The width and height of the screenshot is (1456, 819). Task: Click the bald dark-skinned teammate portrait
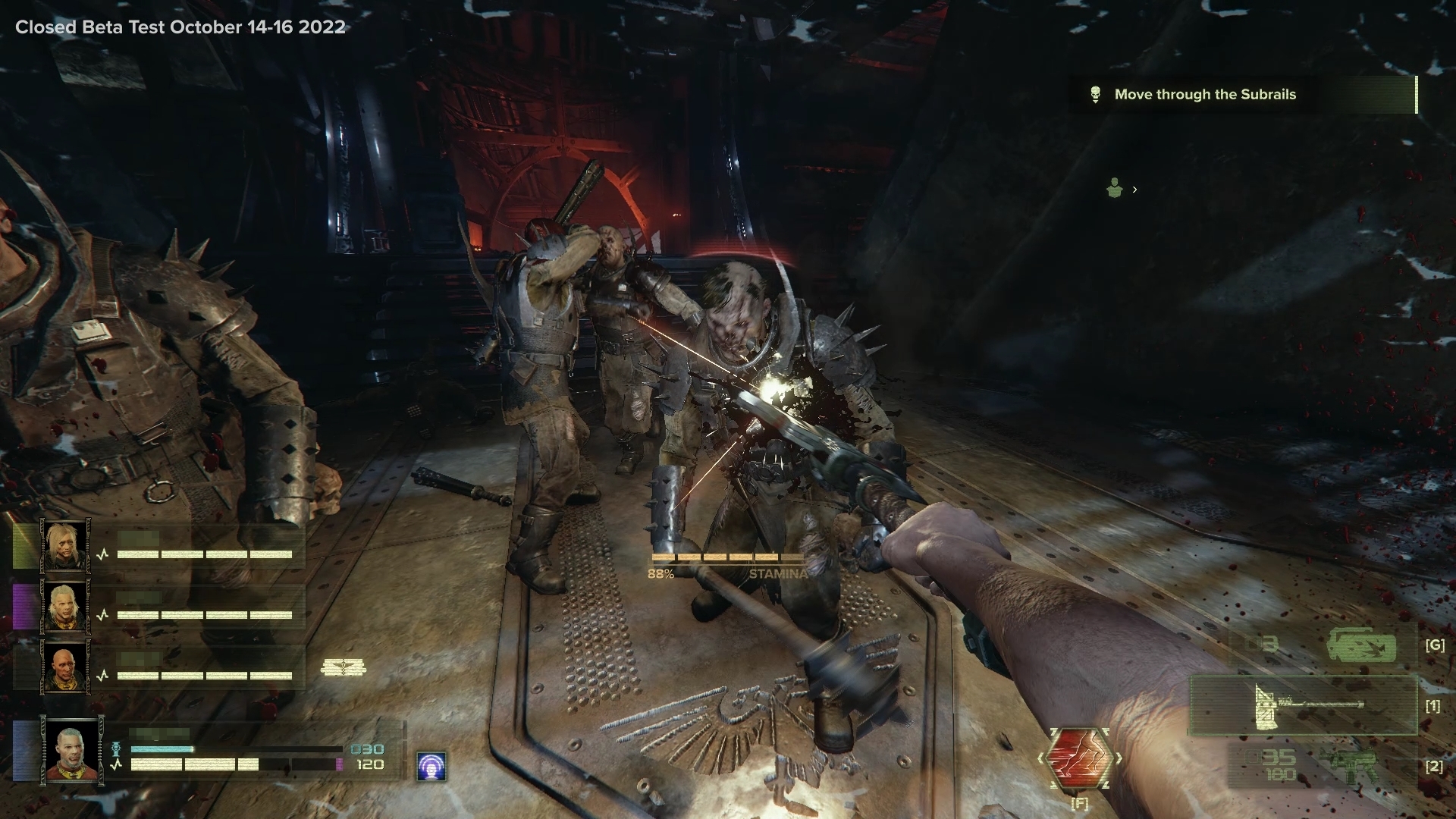click(64, 667)
